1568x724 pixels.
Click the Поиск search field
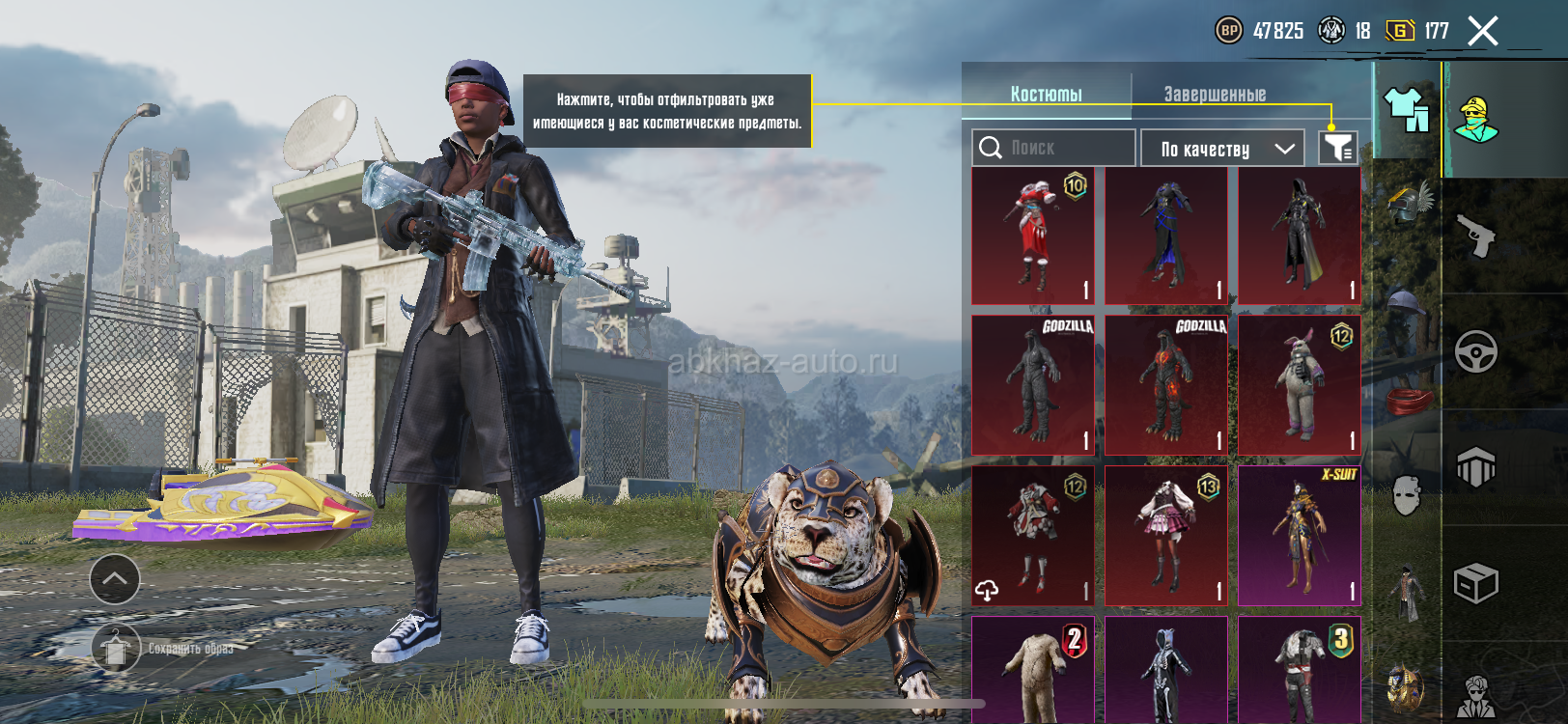click(x=1053, y=148)
